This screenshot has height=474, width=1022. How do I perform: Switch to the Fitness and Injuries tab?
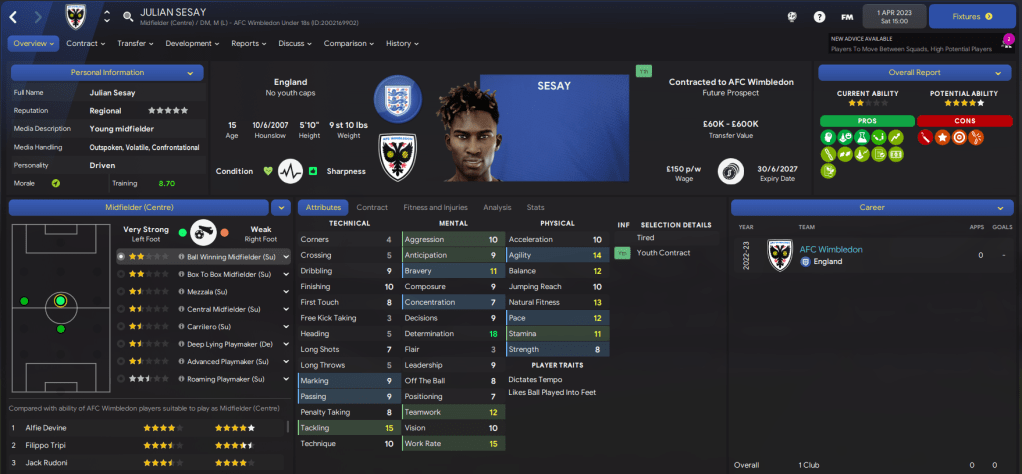435,207
